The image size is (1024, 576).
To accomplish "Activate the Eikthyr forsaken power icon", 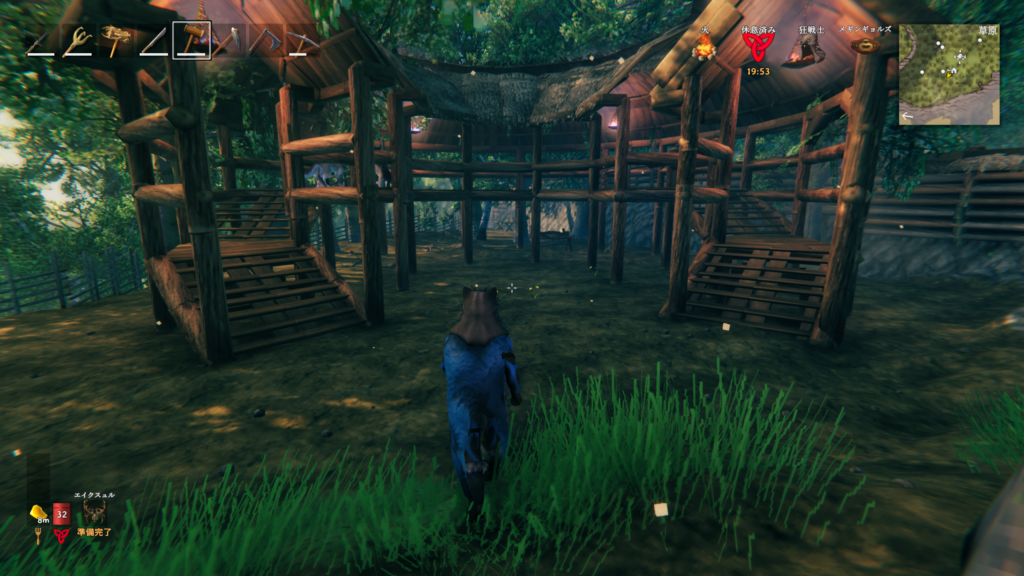I will coord(95,512).
